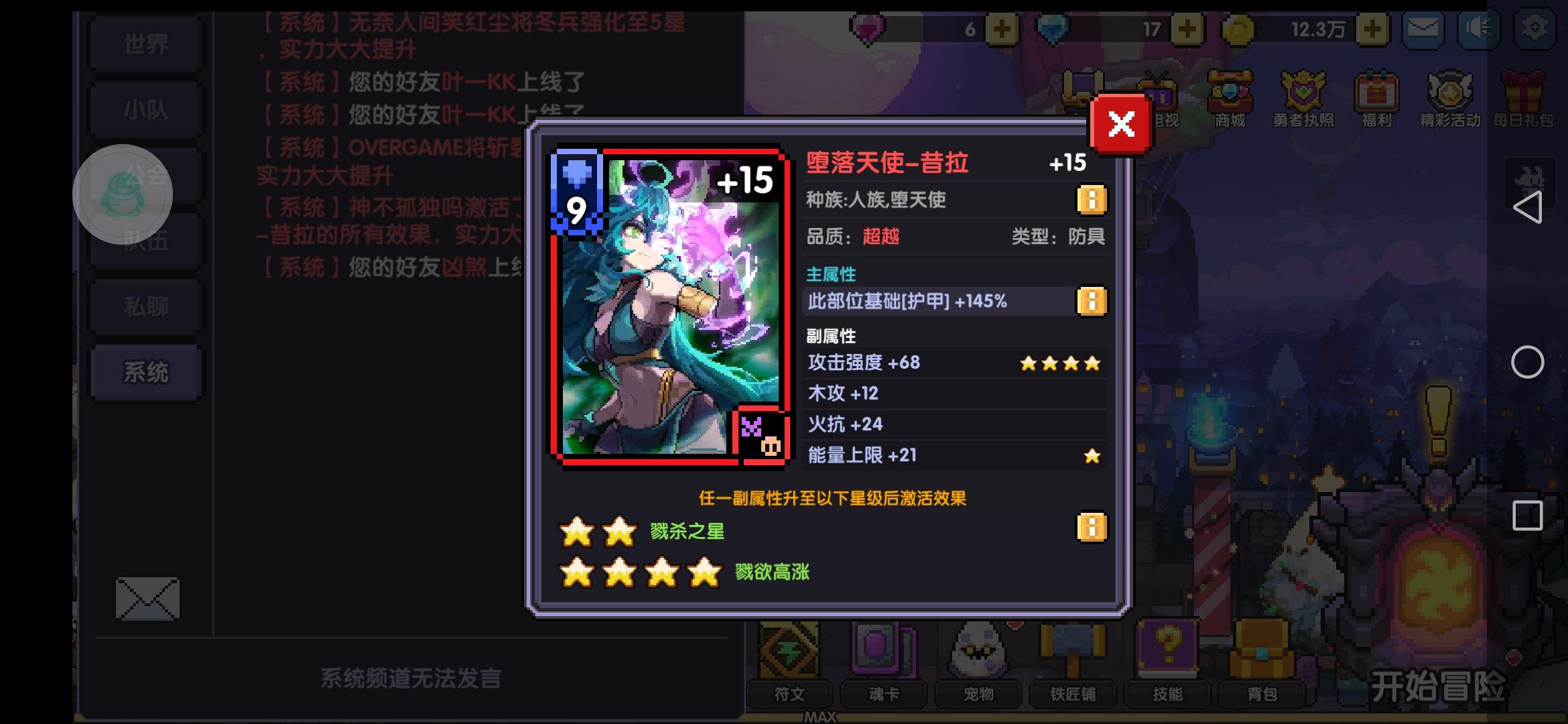Image resolution: width=1568 pixels, height=724 pixels.
Task: Open the 背包 backpack menu
Action: point(1263,695)
